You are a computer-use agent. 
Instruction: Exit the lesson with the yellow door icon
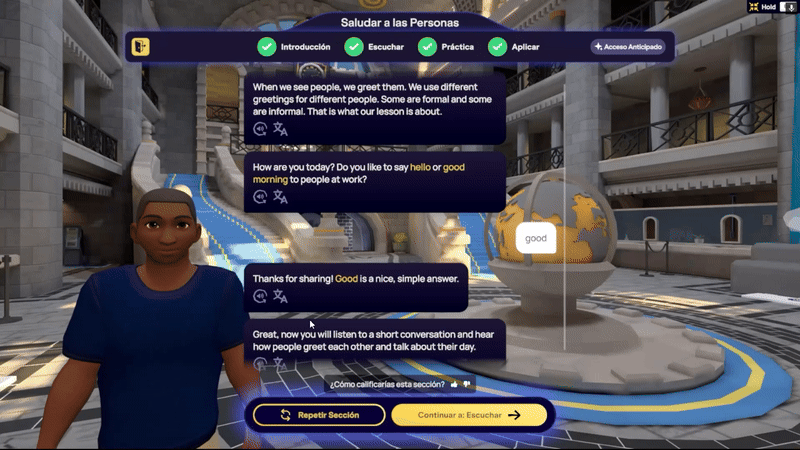pyautogui.click(x=141, y=47)
